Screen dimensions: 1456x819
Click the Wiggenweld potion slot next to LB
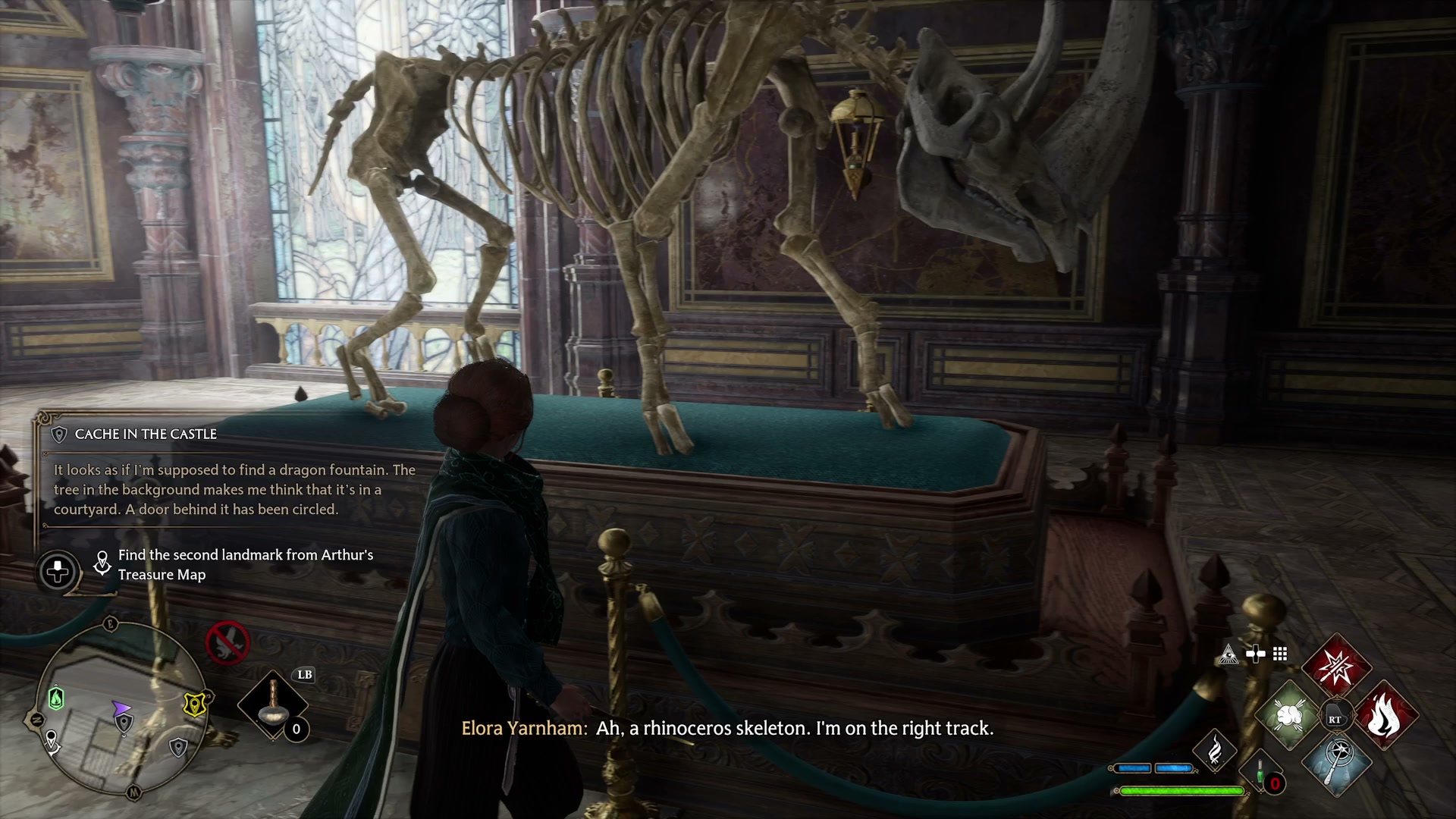click(x=275, y=703)
